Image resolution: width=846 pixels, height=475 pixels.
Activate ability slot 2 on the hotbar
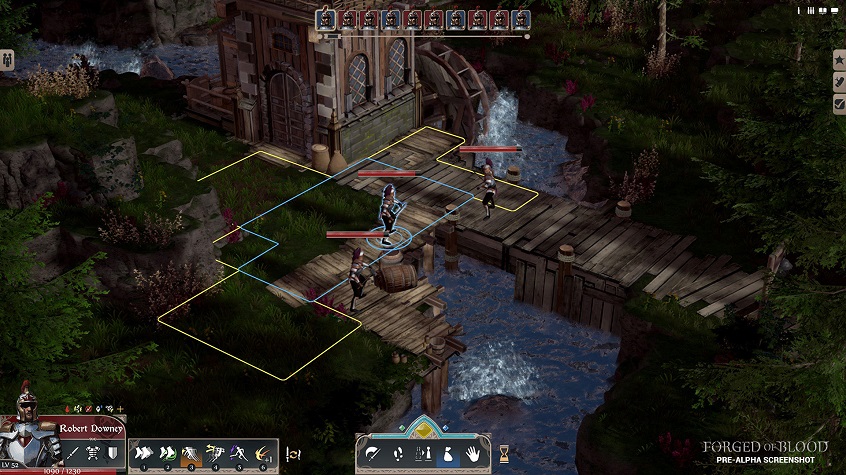(x=167, y=454)
